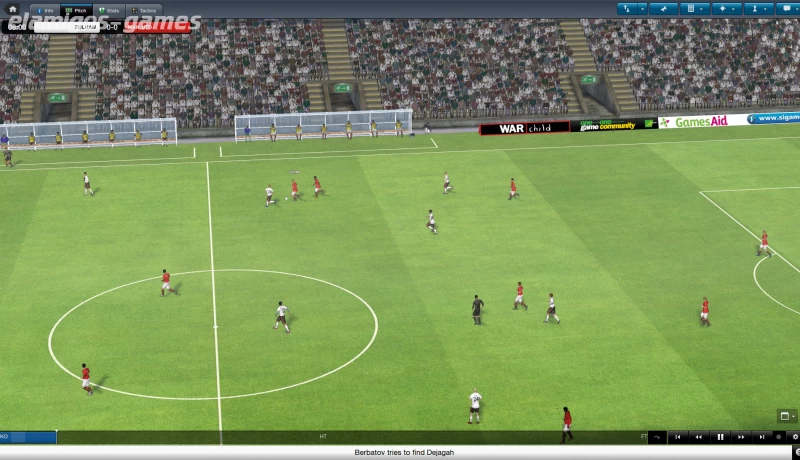Viewport: 800px width, 460px height.
Task: Open match settings gear icon
Action: pos(794,437)
